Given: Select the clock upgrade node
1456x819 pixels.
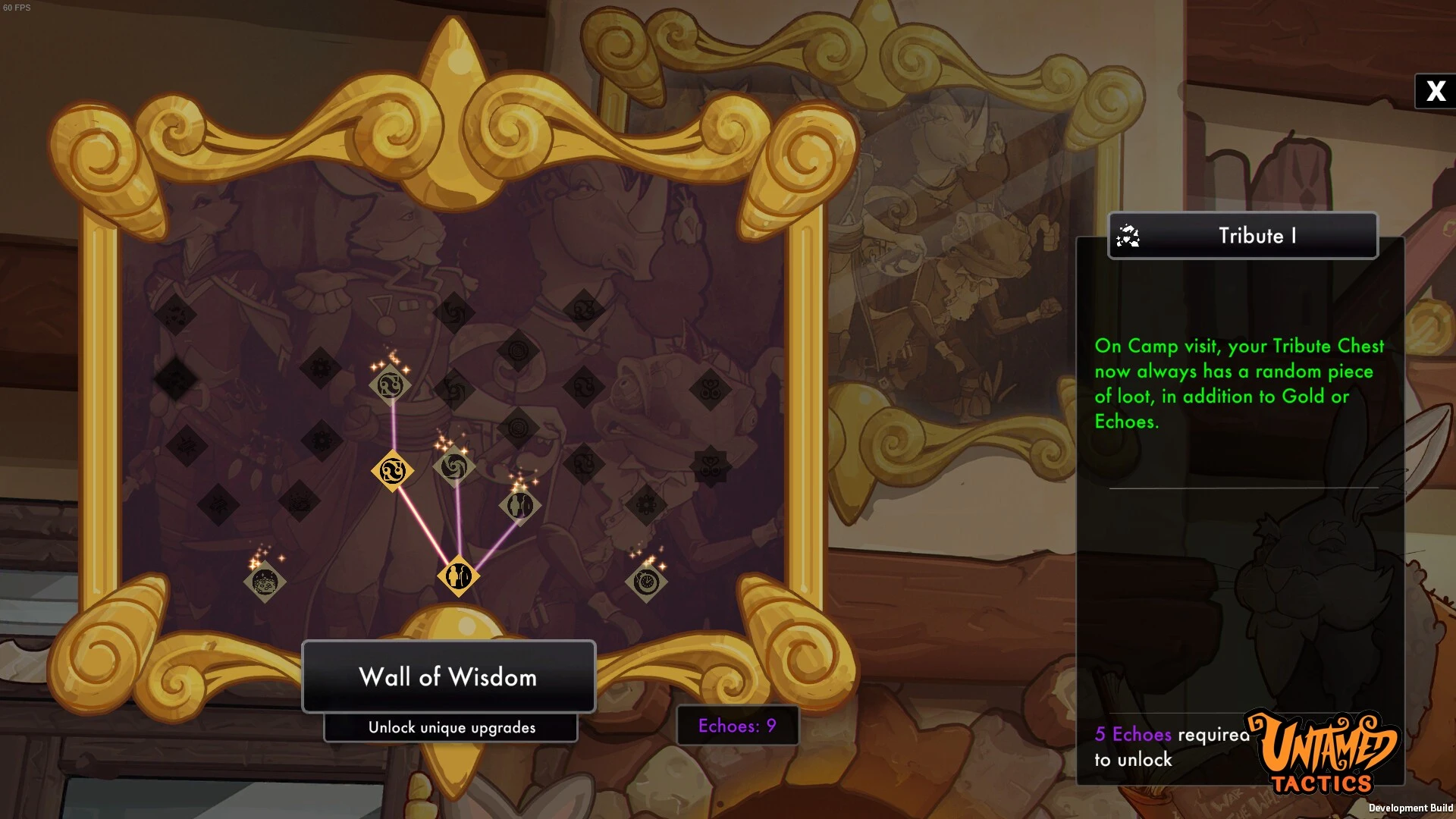Looking at the screenshot, I should (x=646, y=582).
